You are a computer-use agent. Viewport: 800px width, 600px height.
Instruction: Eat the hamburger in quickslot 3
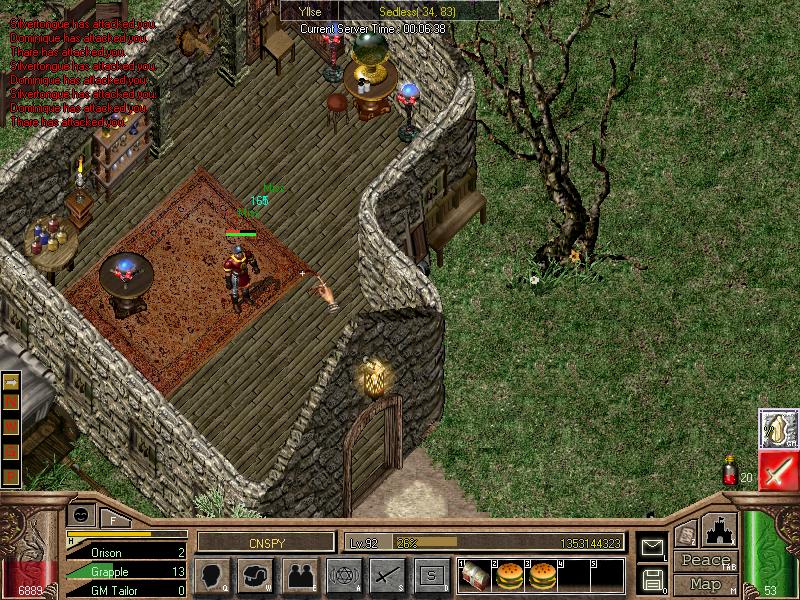[542, 575]
